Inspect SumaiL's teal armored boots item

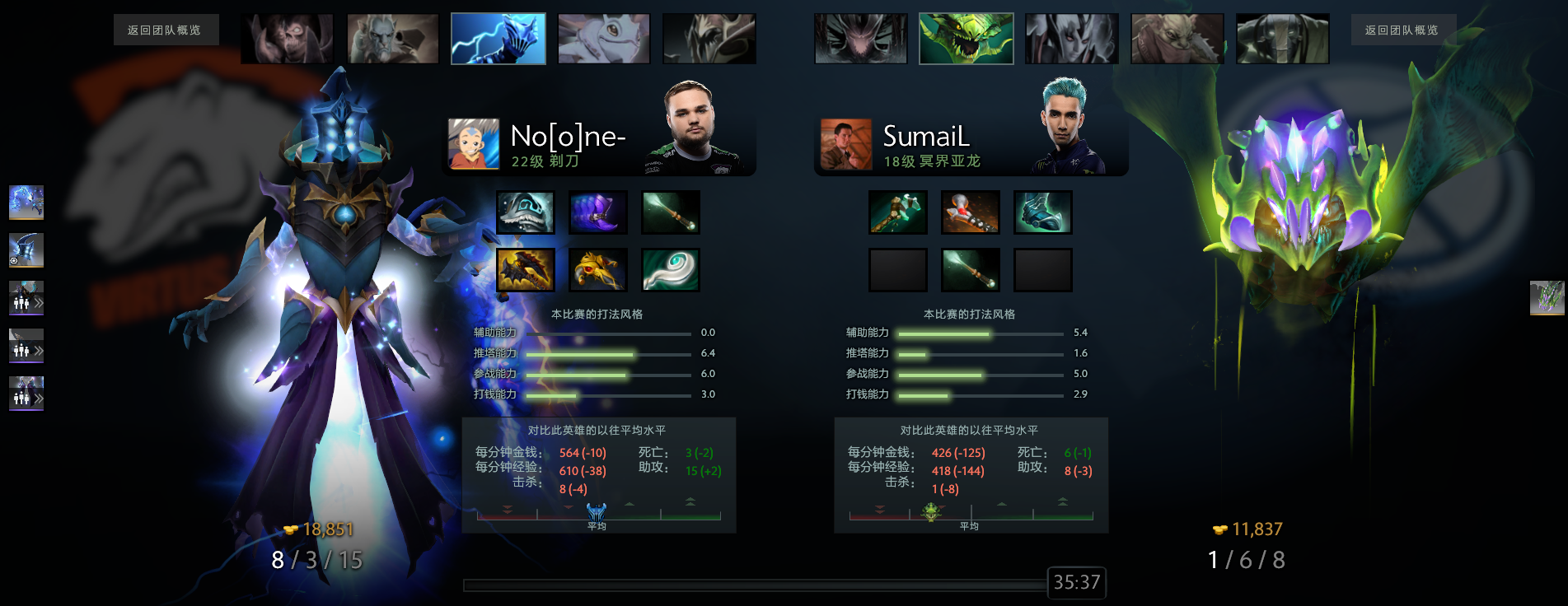(1043, 212)
